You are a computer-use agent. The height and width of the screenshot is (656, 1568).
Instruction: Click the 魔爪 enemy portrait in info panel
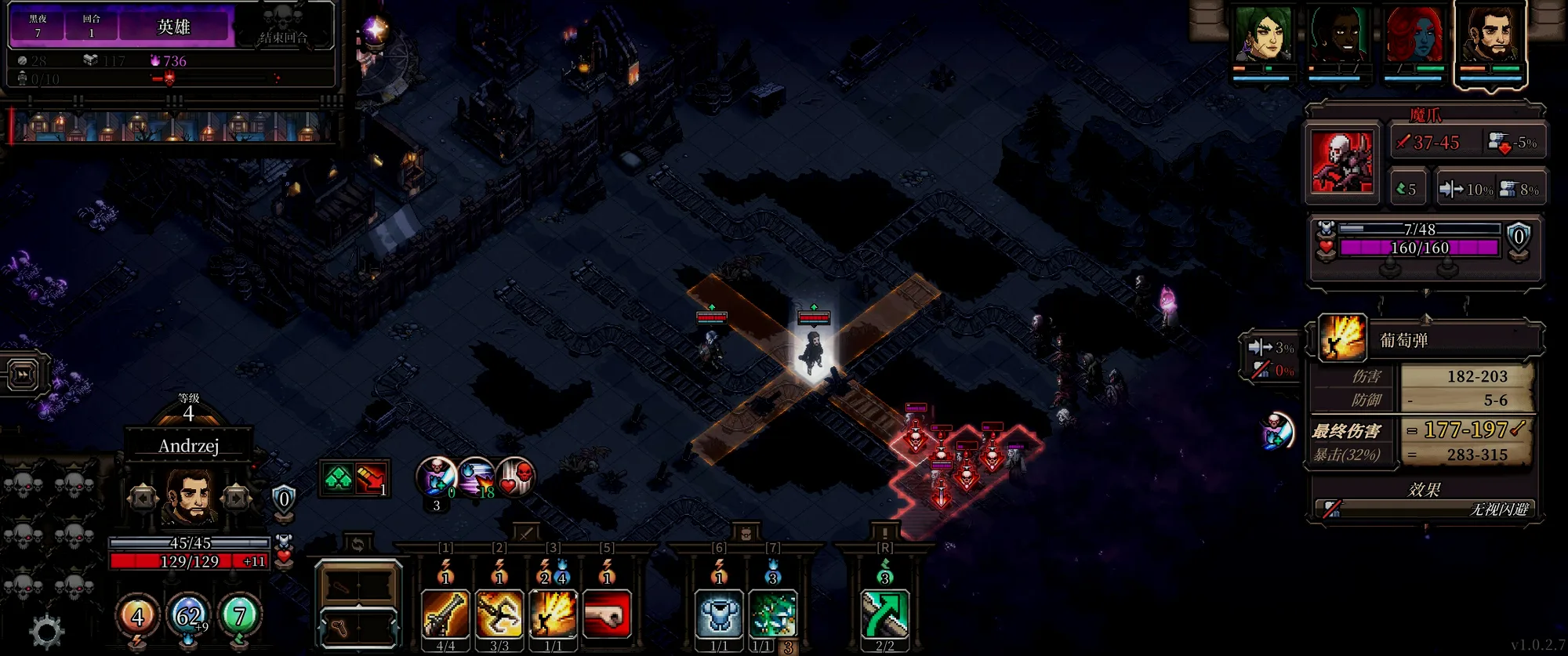[1342, 162]
